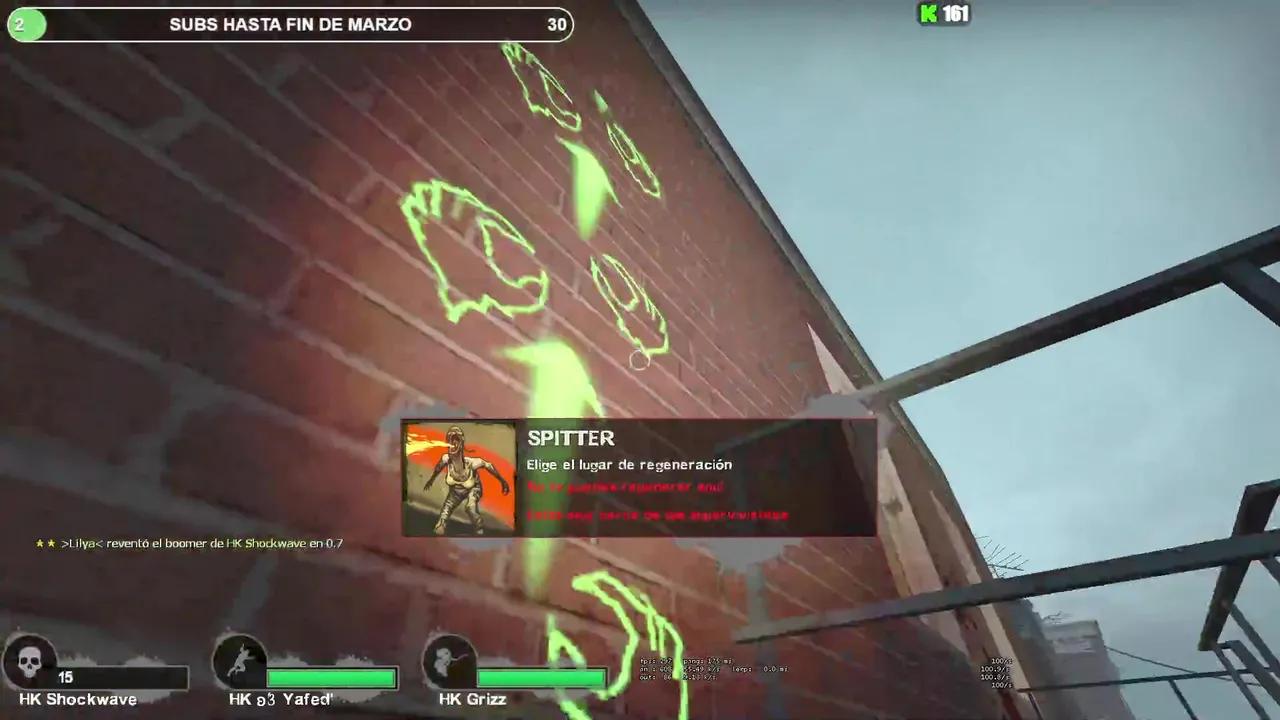The image size is (1280, 720).
Task: Click 'Elige el lugar de regeneración' text
Action: (629, 464)
